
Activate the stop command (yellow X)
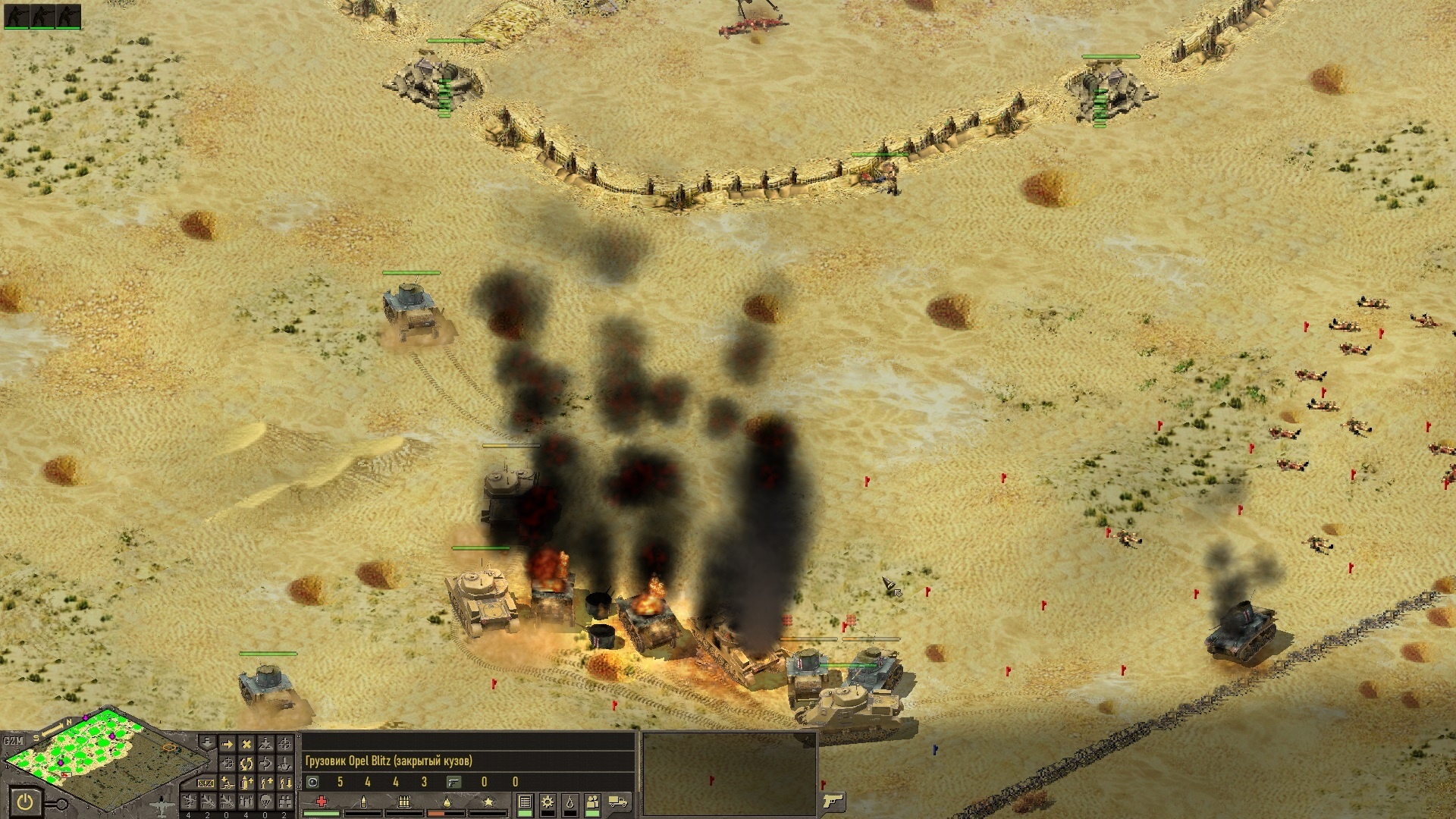click(246, 744)
